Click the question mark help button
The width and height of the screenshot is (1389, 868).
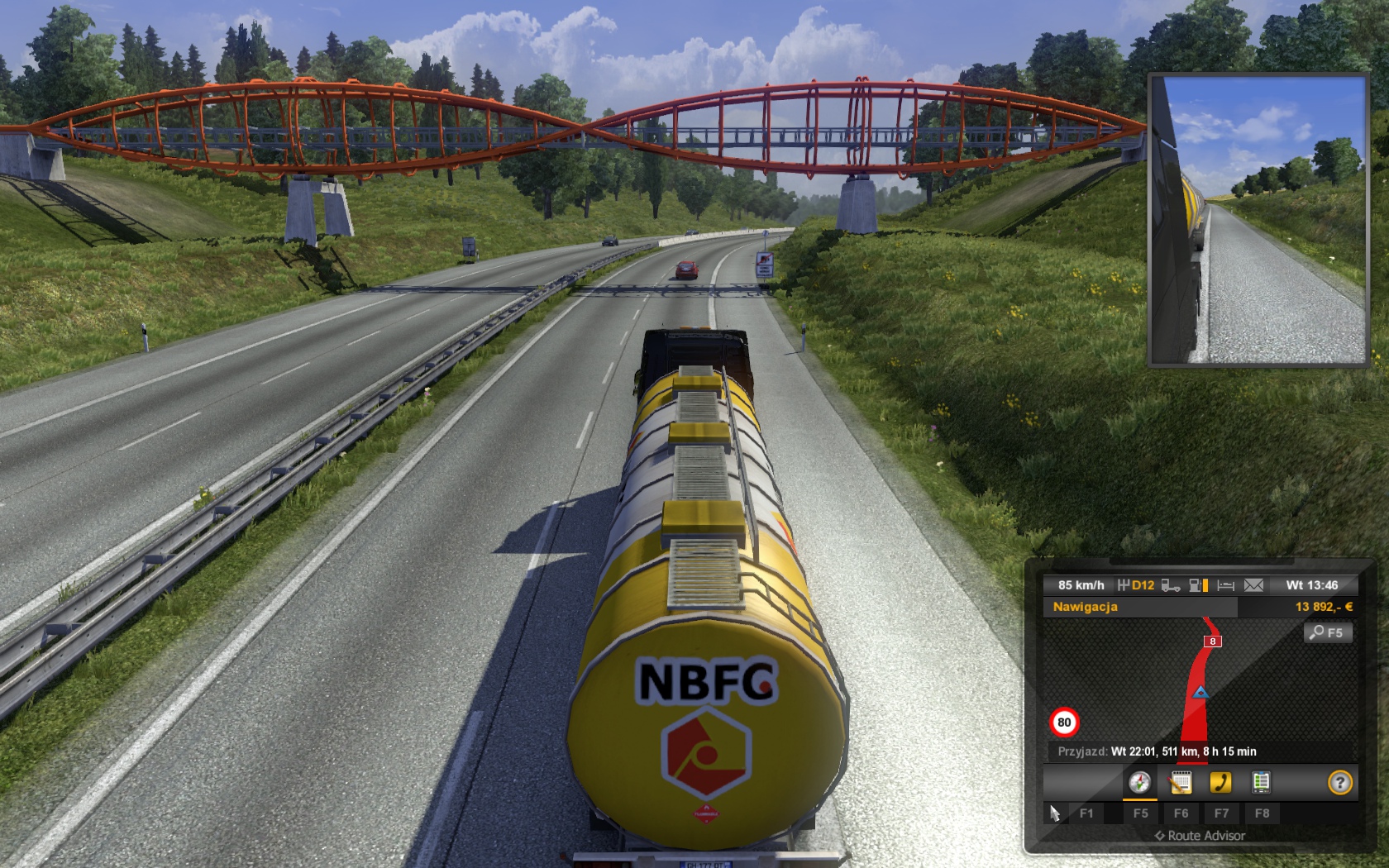(1339, 782)
